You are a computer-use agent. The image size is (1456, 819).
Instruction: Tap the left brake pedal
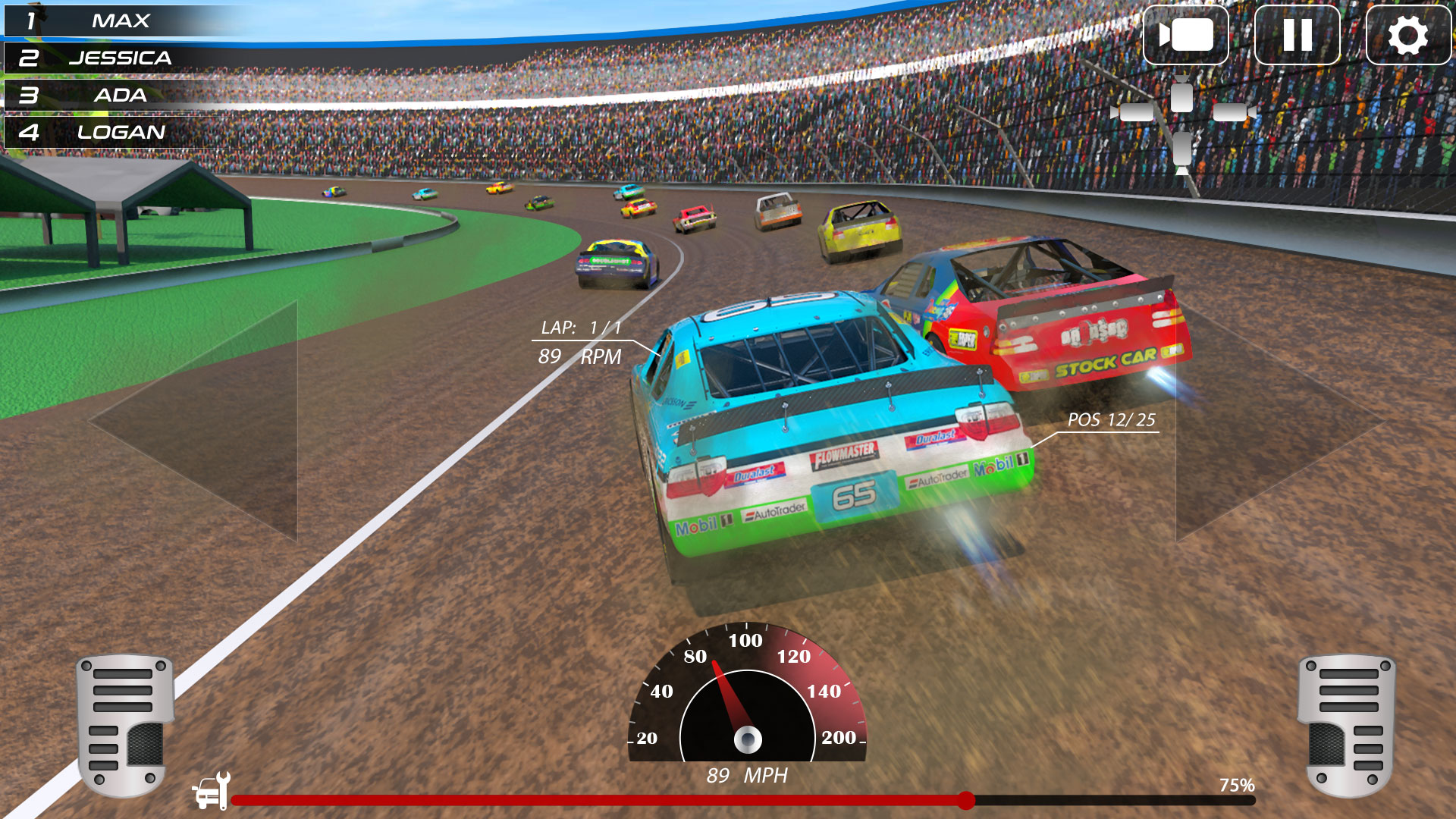(x=126, y=724)
